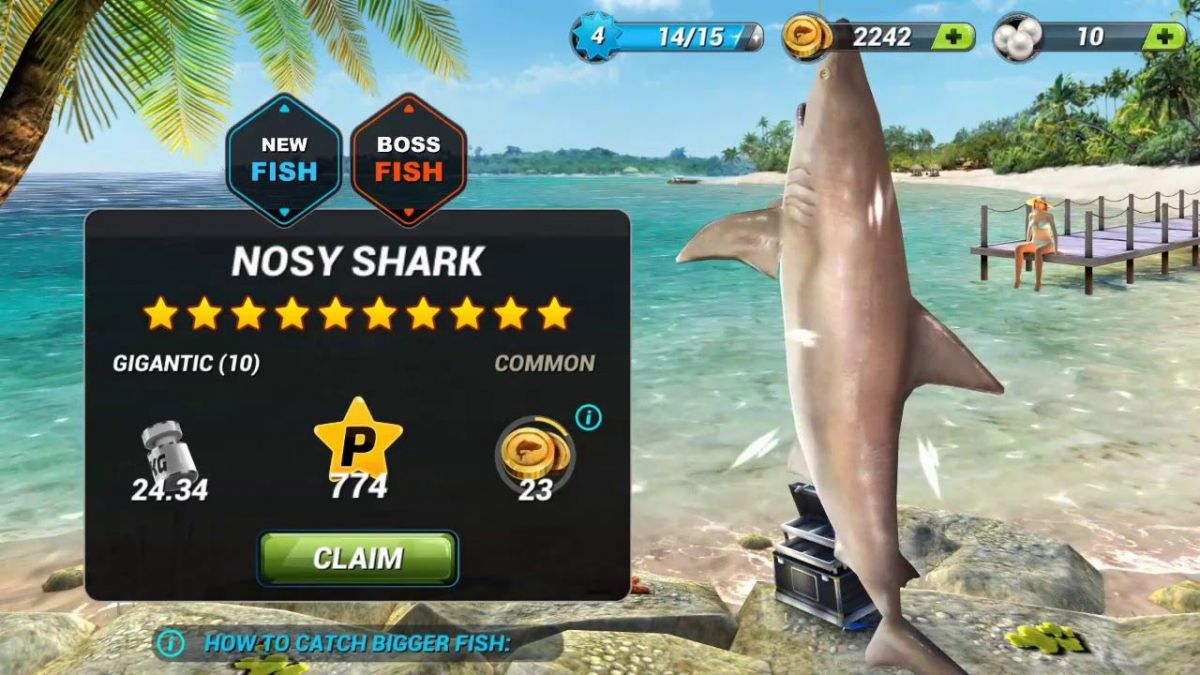Tap the Boss Fish badge
The image size is (1200, 675).
pyautogui.click(x=409, y=160)
